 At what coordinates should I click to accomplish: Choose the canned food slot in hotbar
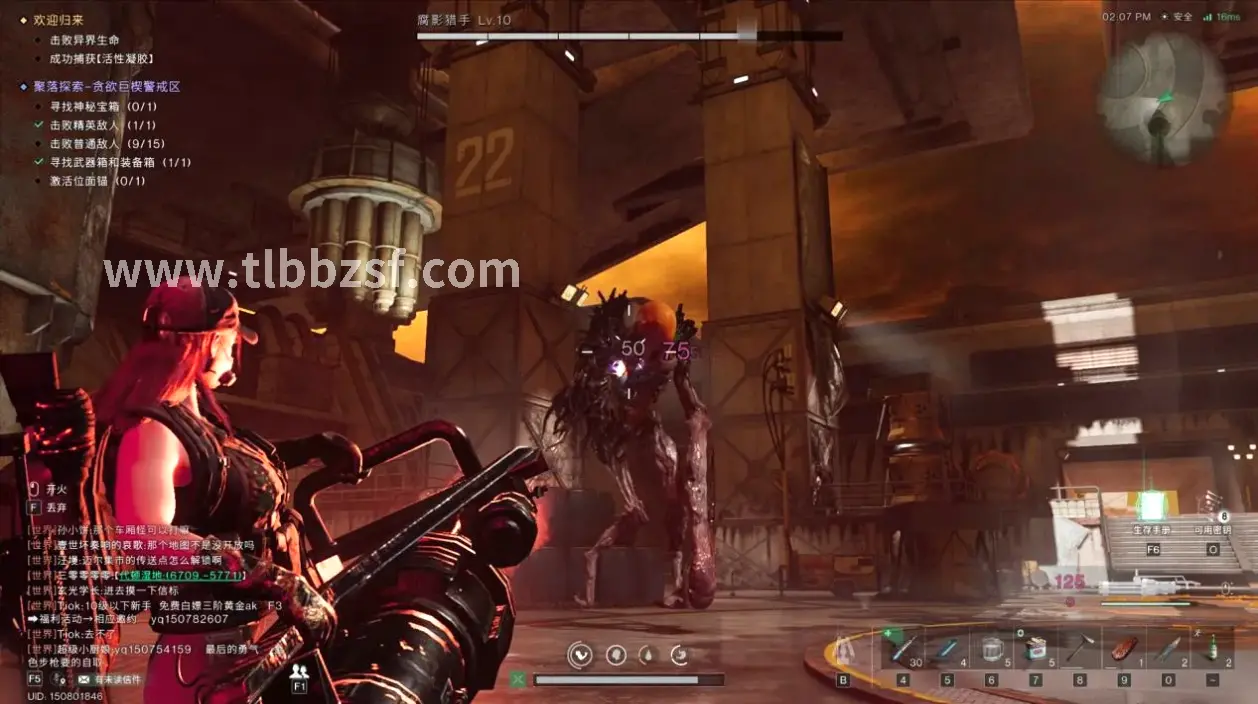coord(1035,649)
